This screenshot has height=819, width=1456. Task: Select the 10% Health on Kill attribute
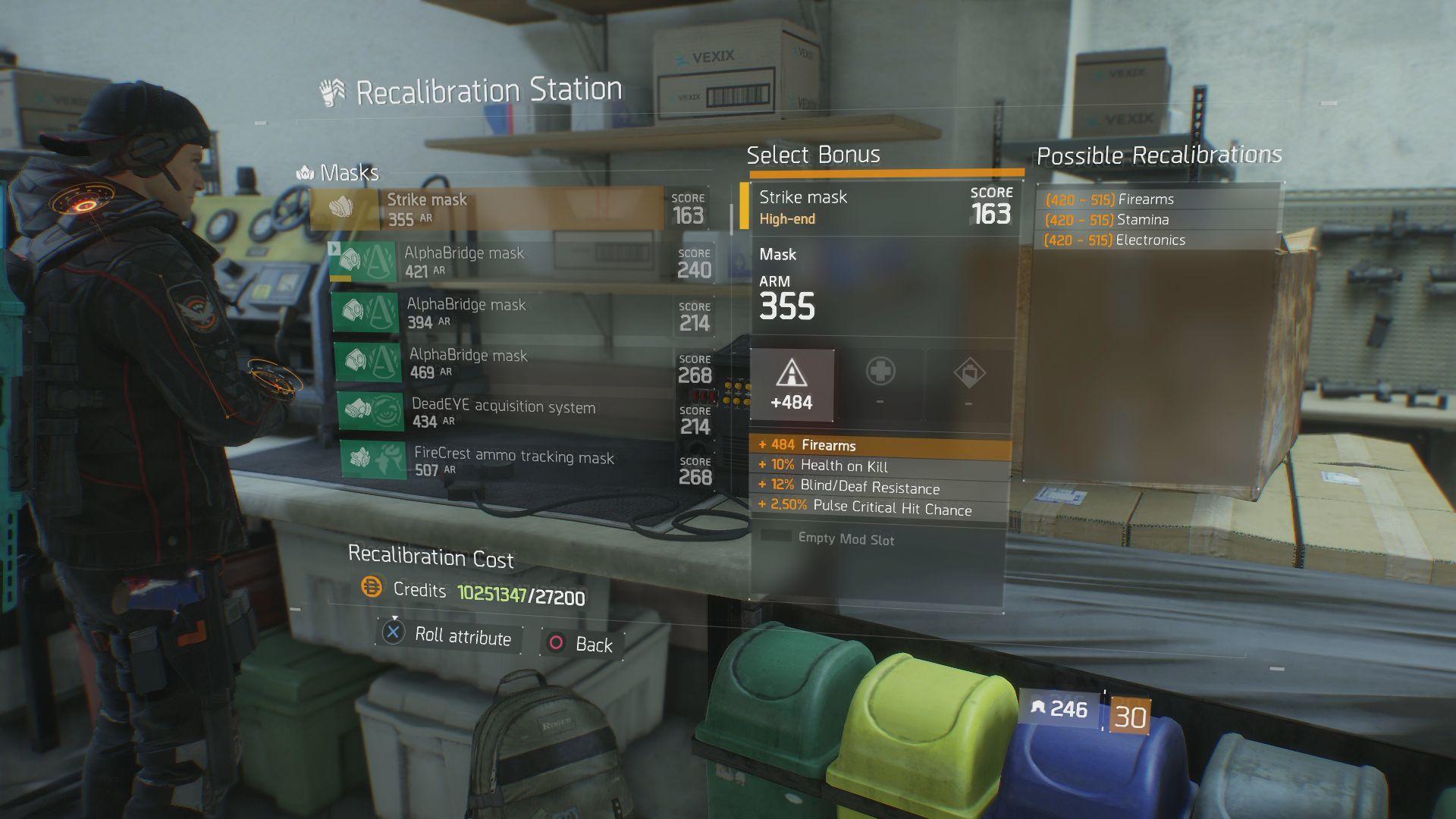[x=880, y=466]
